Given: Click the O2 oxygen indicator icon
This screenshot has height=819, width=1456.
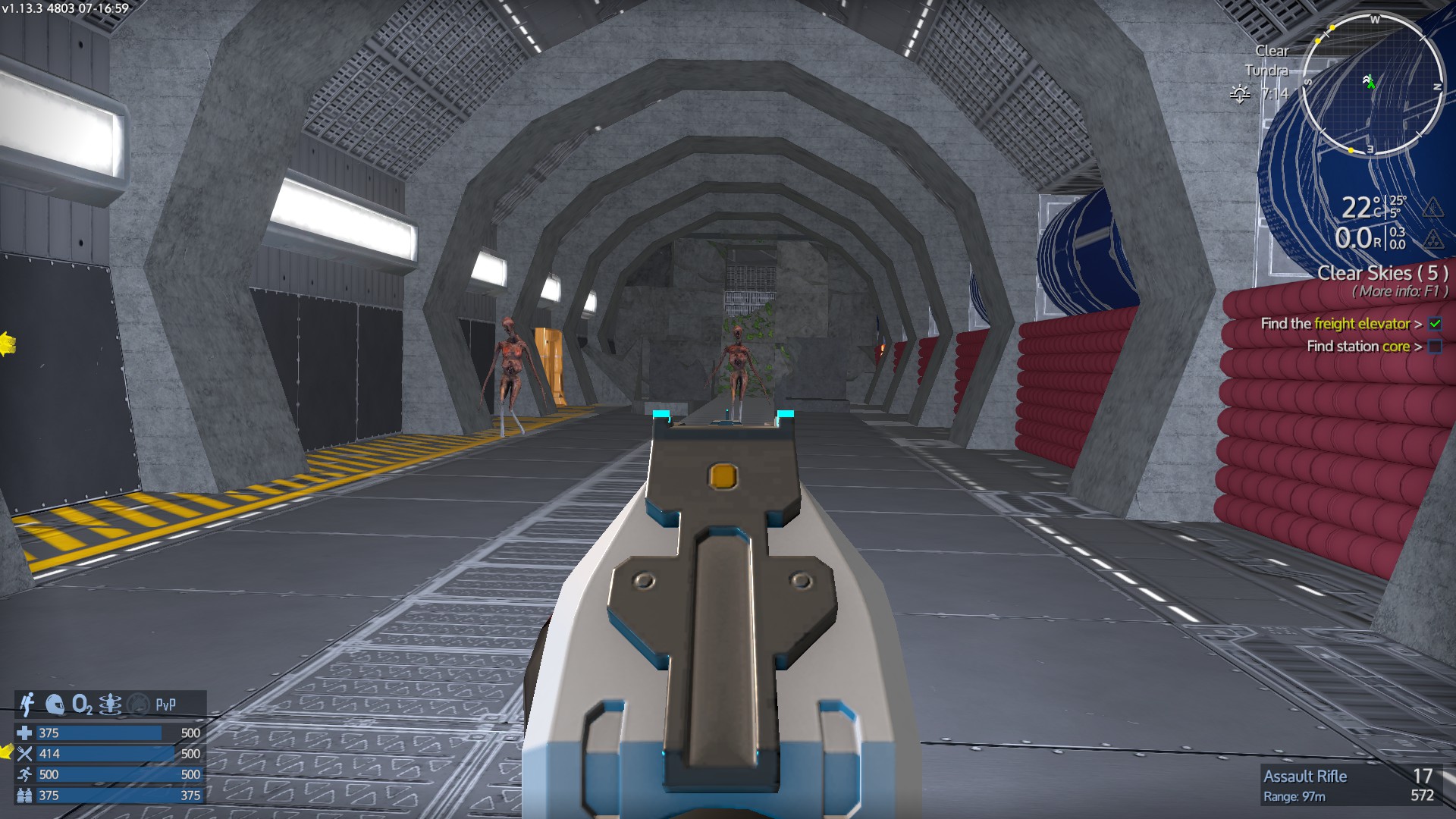Looking at the screenshot, I should (82, 704).
